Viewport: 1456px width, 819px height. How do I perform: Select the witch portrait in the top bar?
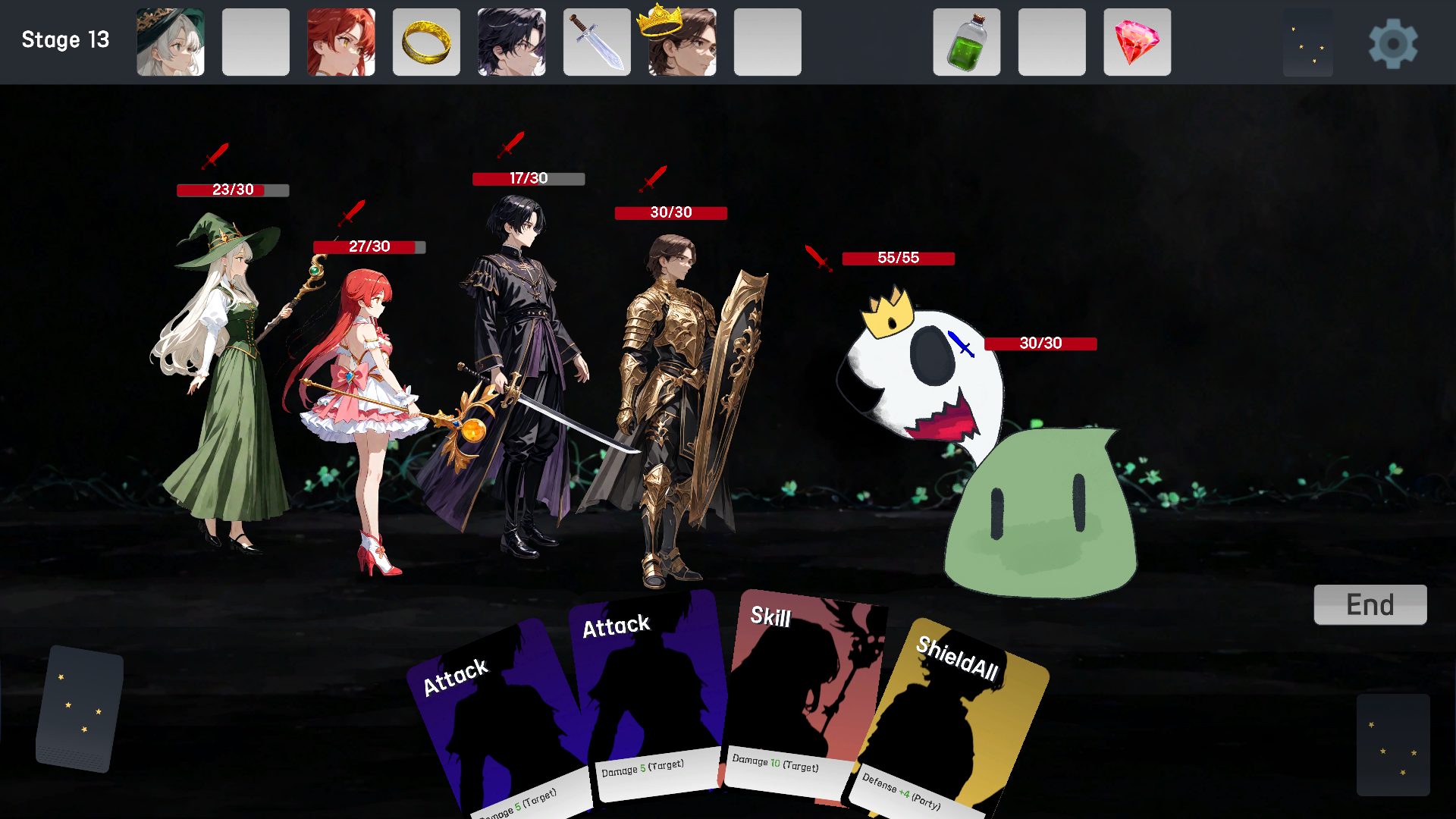coord(170,42)
